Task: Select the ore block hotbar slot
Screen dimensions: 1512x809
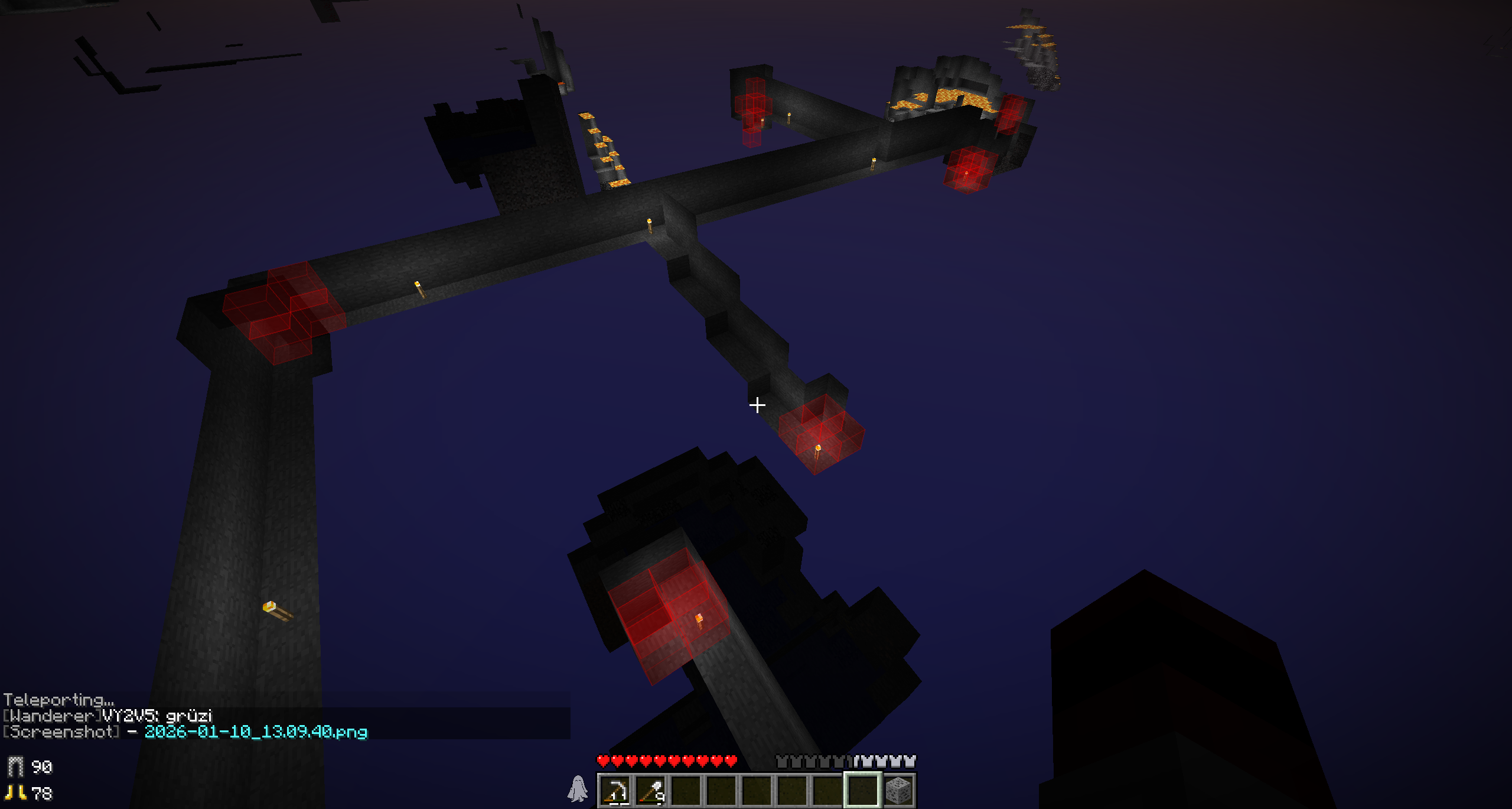Action: pos(898,790)
